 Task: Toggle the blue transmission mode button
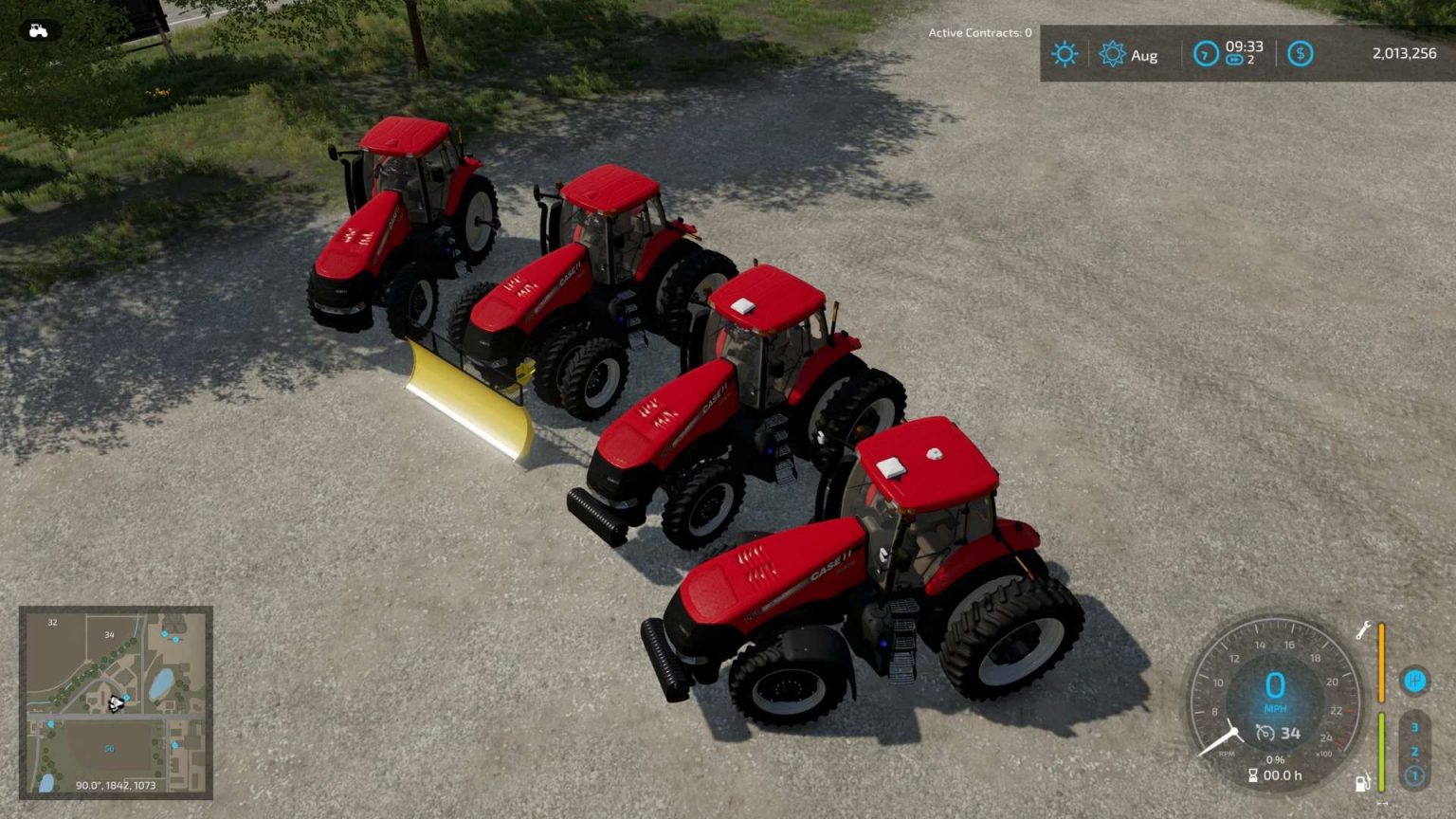pyautogui.click(x=1415, y=680)
